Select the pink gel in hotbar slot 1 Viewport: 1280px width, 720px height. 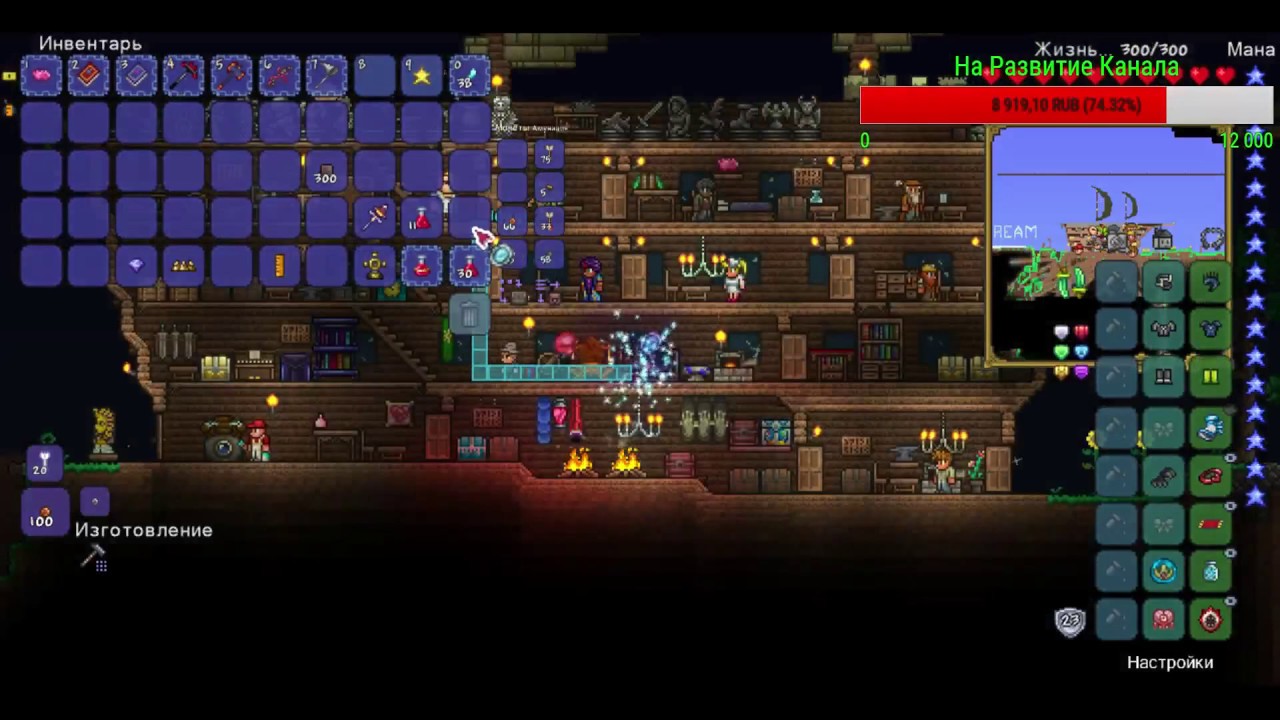[x=42, y=75]
